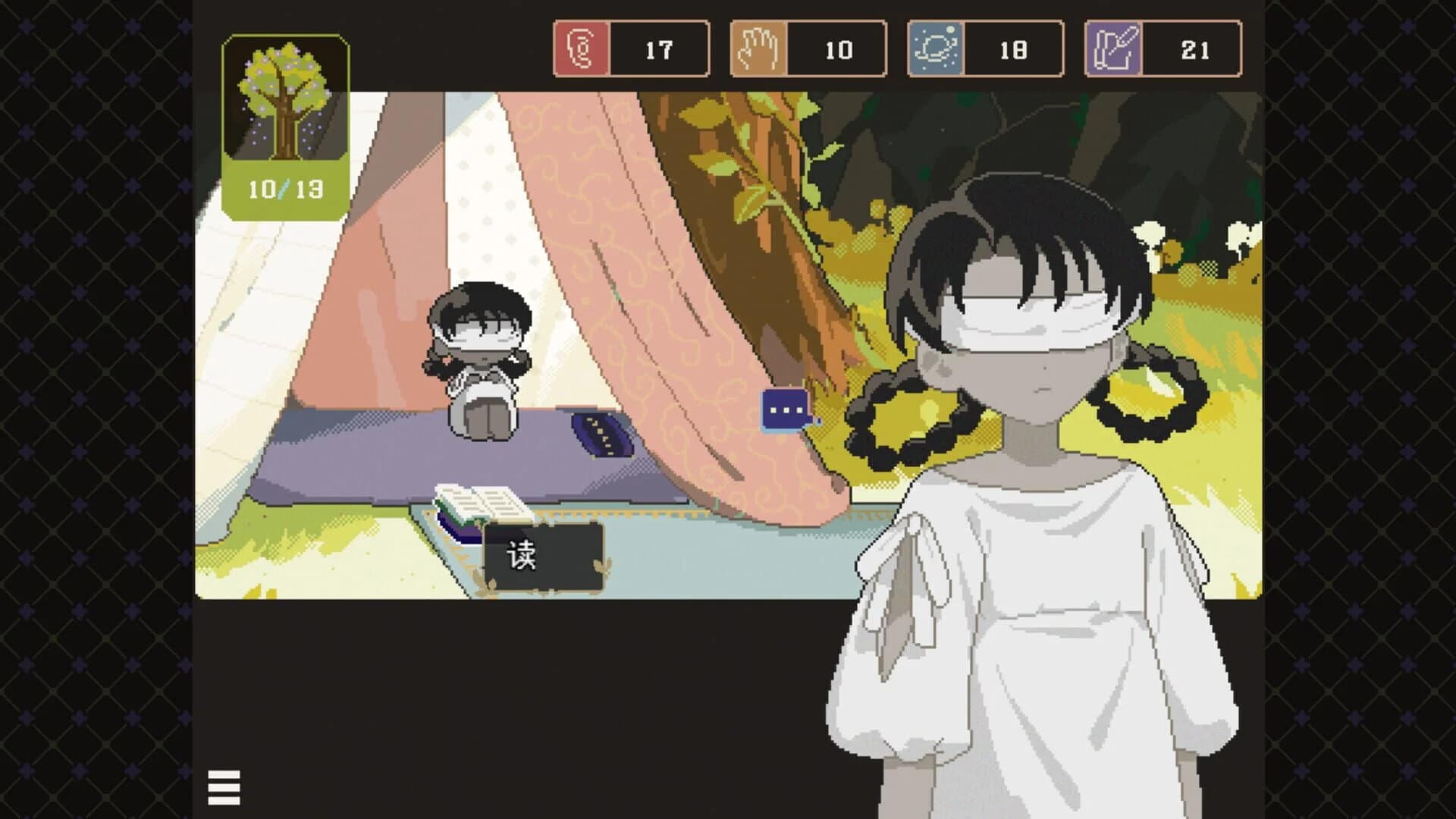Viewport: 1456px width, 819px height.
Task: Click the orange hand (touch) stat icon
Action: [x=758, y=50]
